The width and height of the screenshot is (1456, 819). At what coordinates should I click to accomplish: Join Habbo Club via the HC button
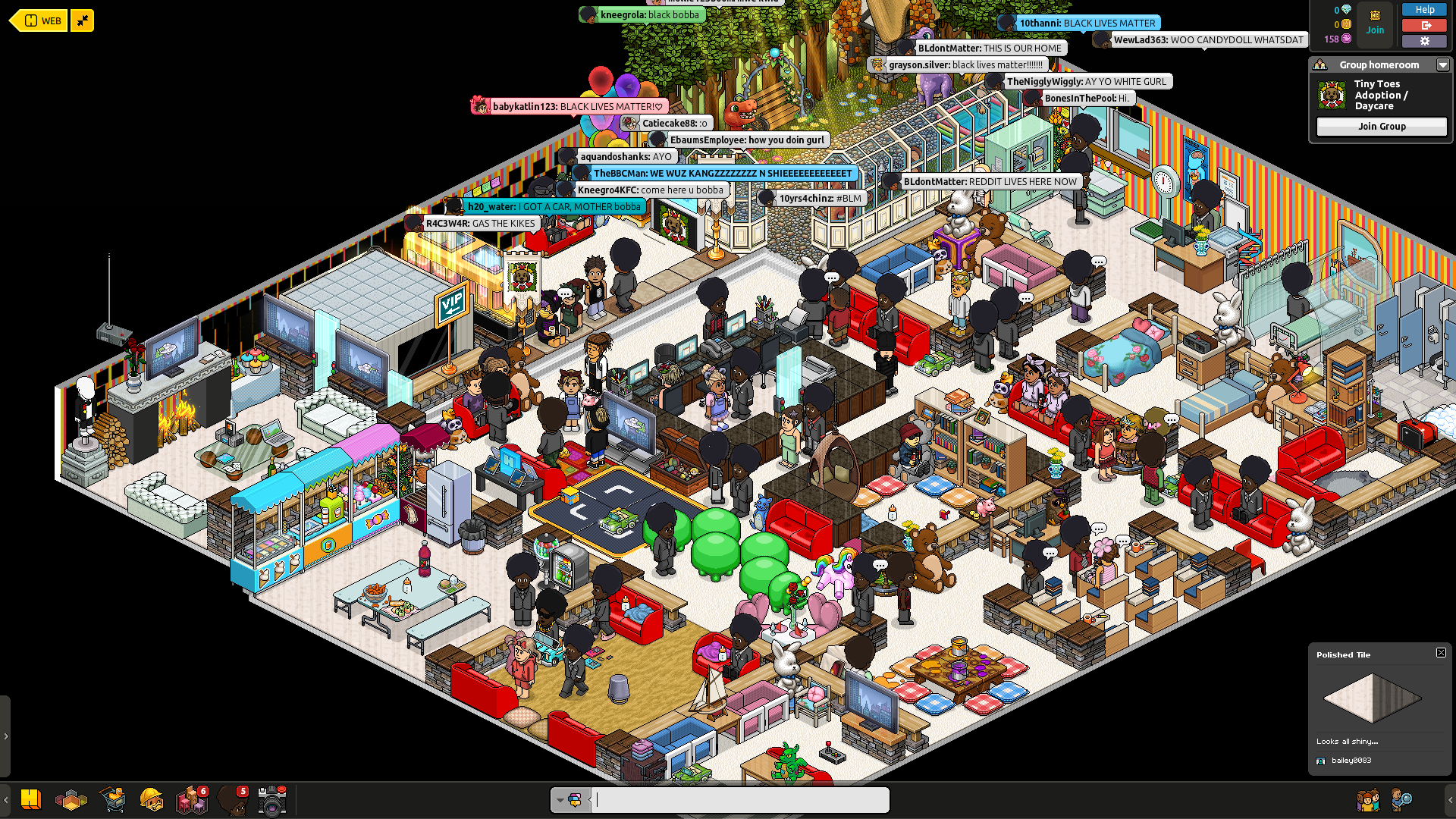click(x=1375, y=21)
